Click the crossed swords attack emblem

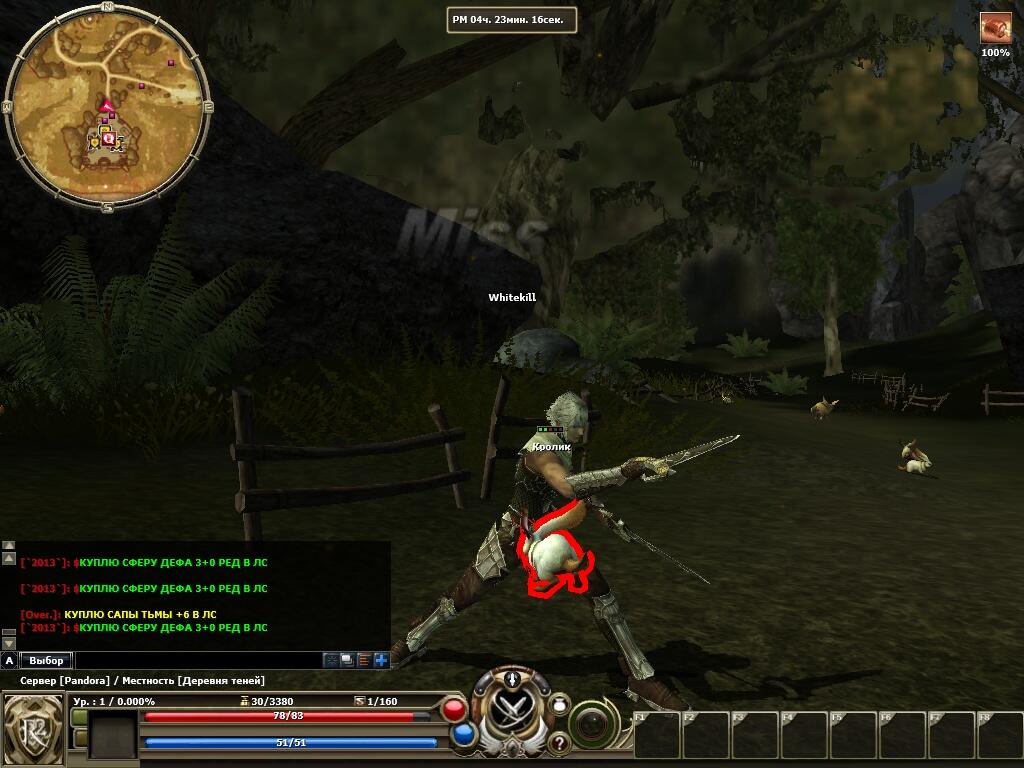tap(511, 710)
